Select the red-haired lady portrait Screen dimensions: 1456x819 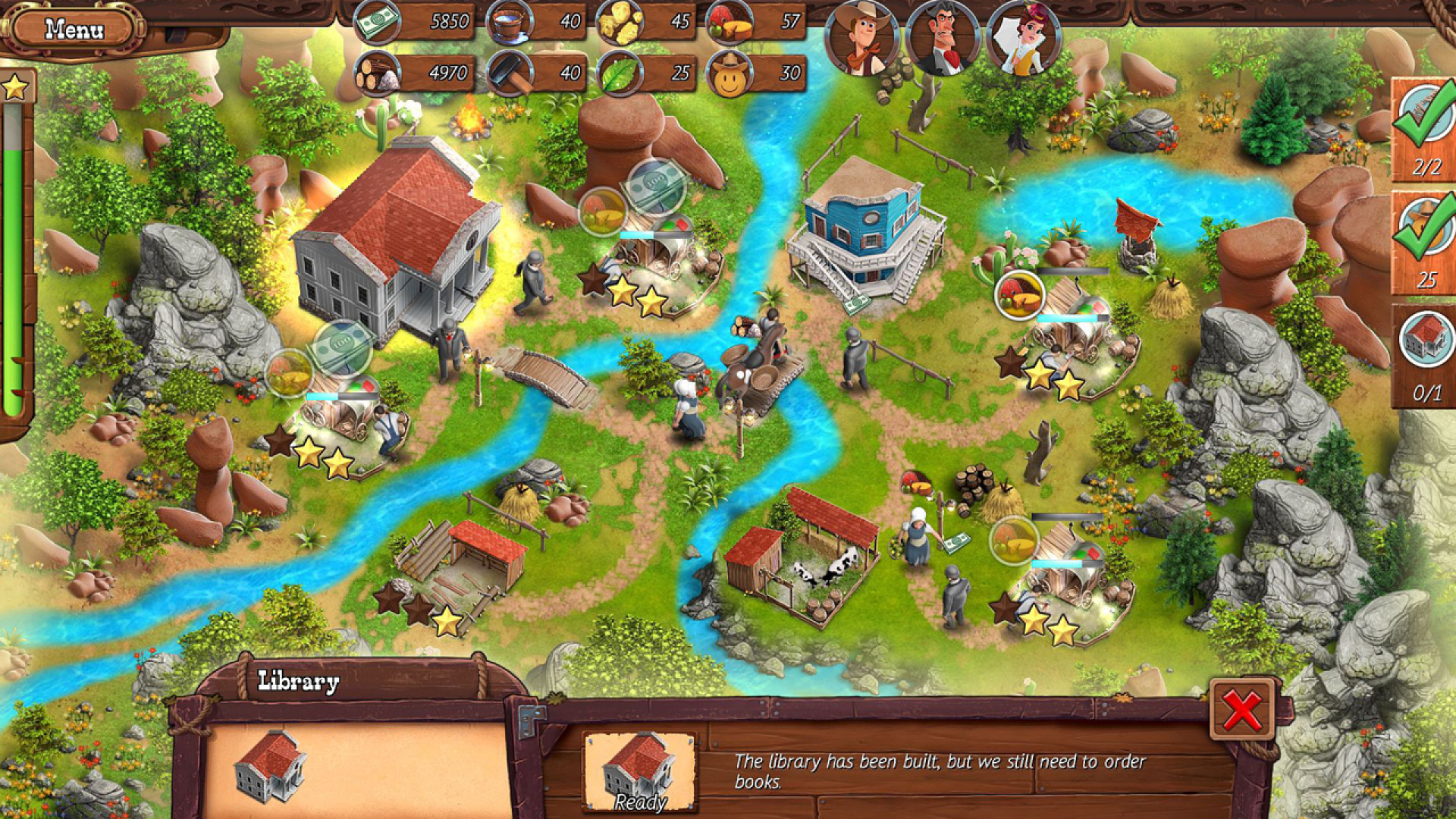tap(1023, 39)
